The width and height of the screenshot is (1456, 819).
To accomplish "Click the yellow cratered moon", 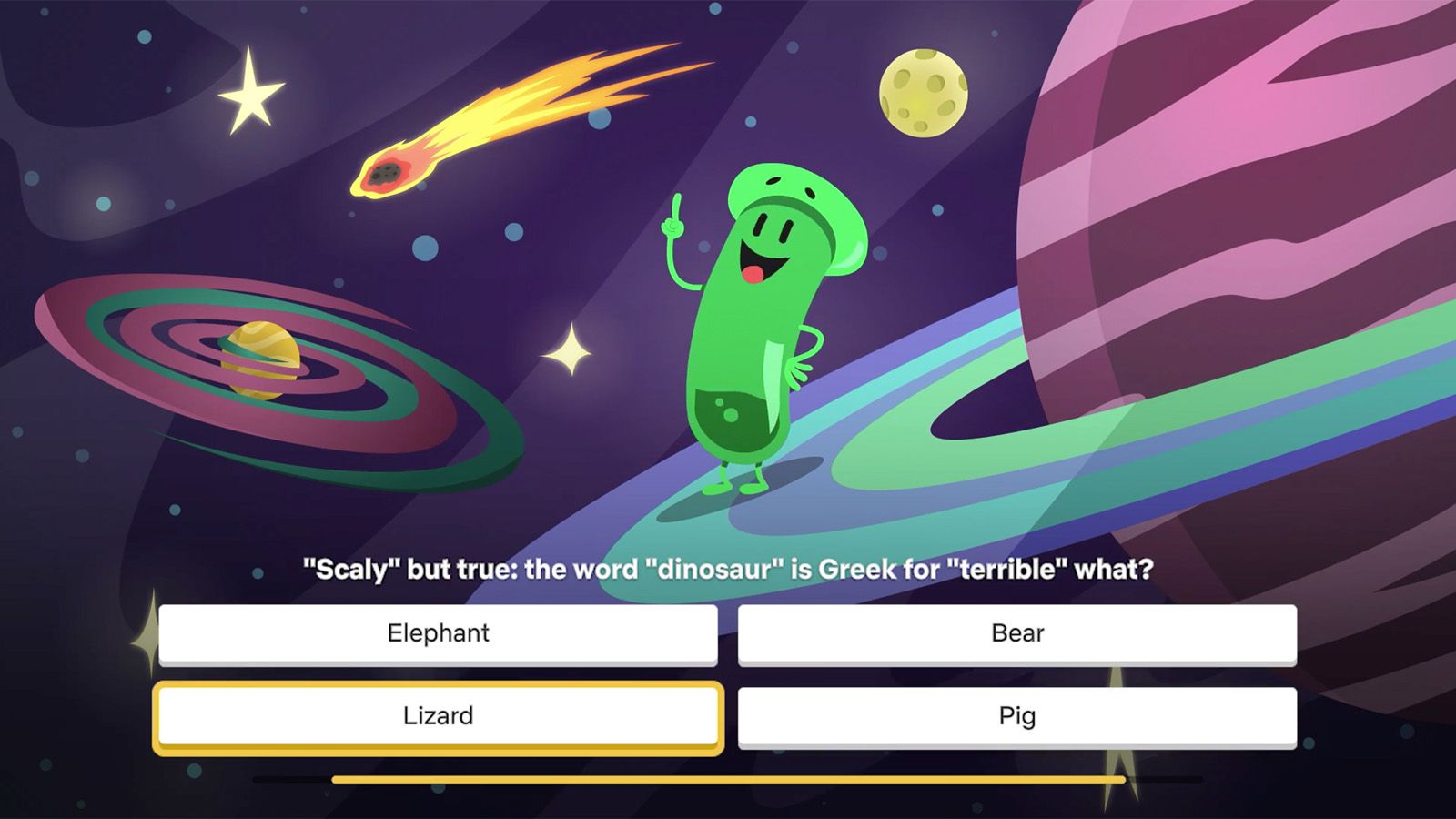I will [x=925, y=94].
